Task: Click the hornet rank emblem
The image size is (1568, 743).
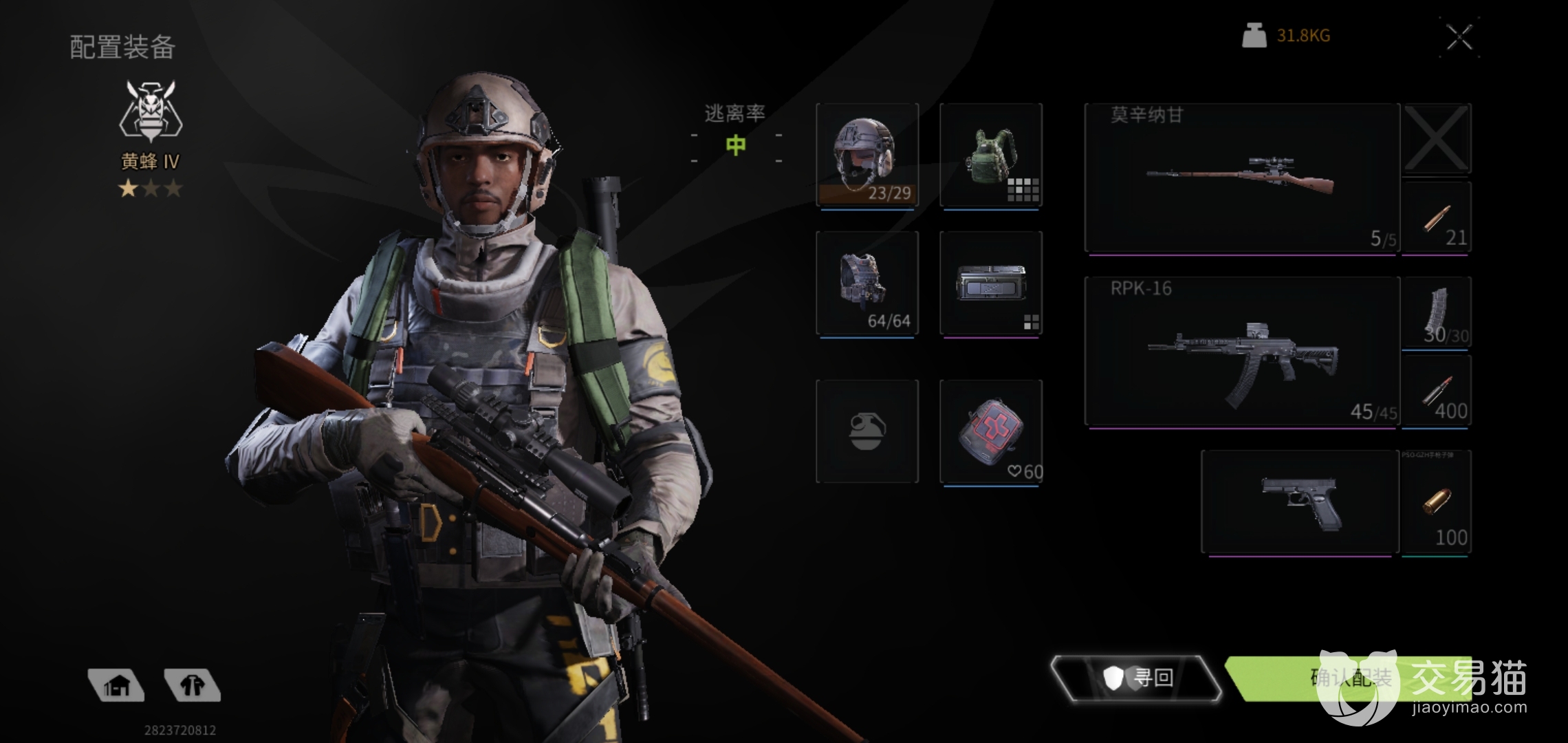Action: [x=151, y=110]
